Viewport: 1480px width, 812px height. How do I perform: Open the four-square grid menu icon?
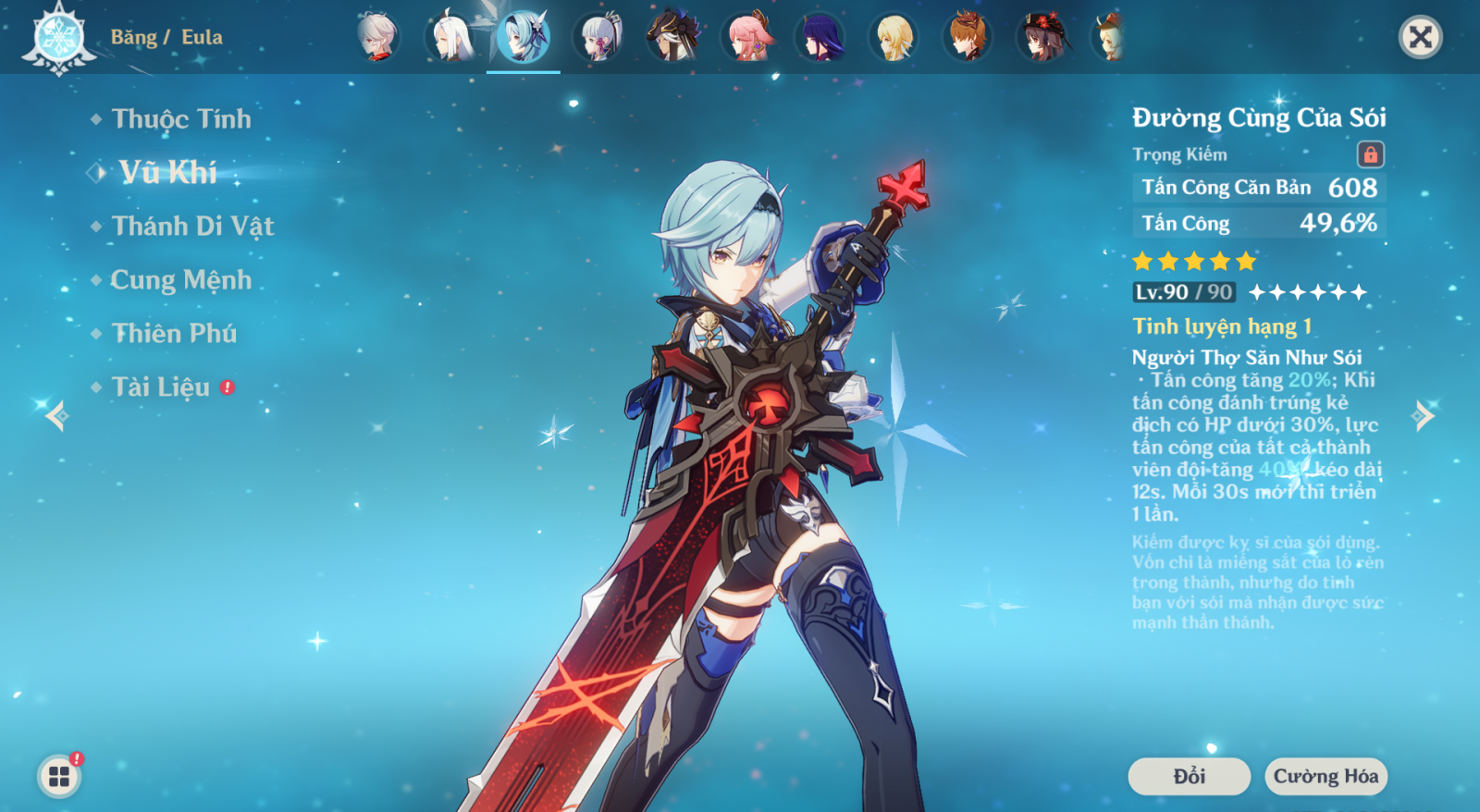(59, 776)
